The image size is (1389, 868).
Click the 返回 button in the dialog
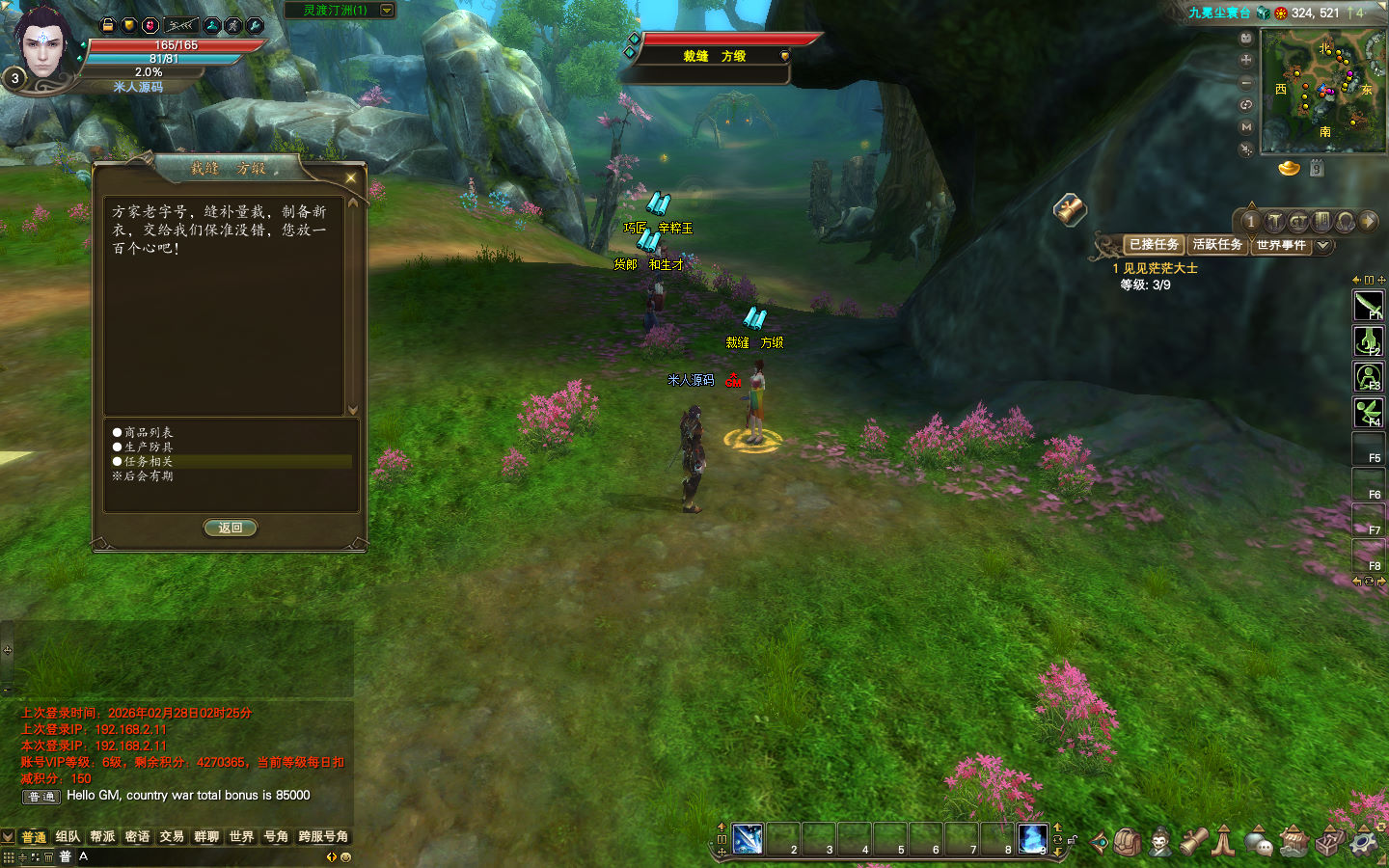[230, 528]
